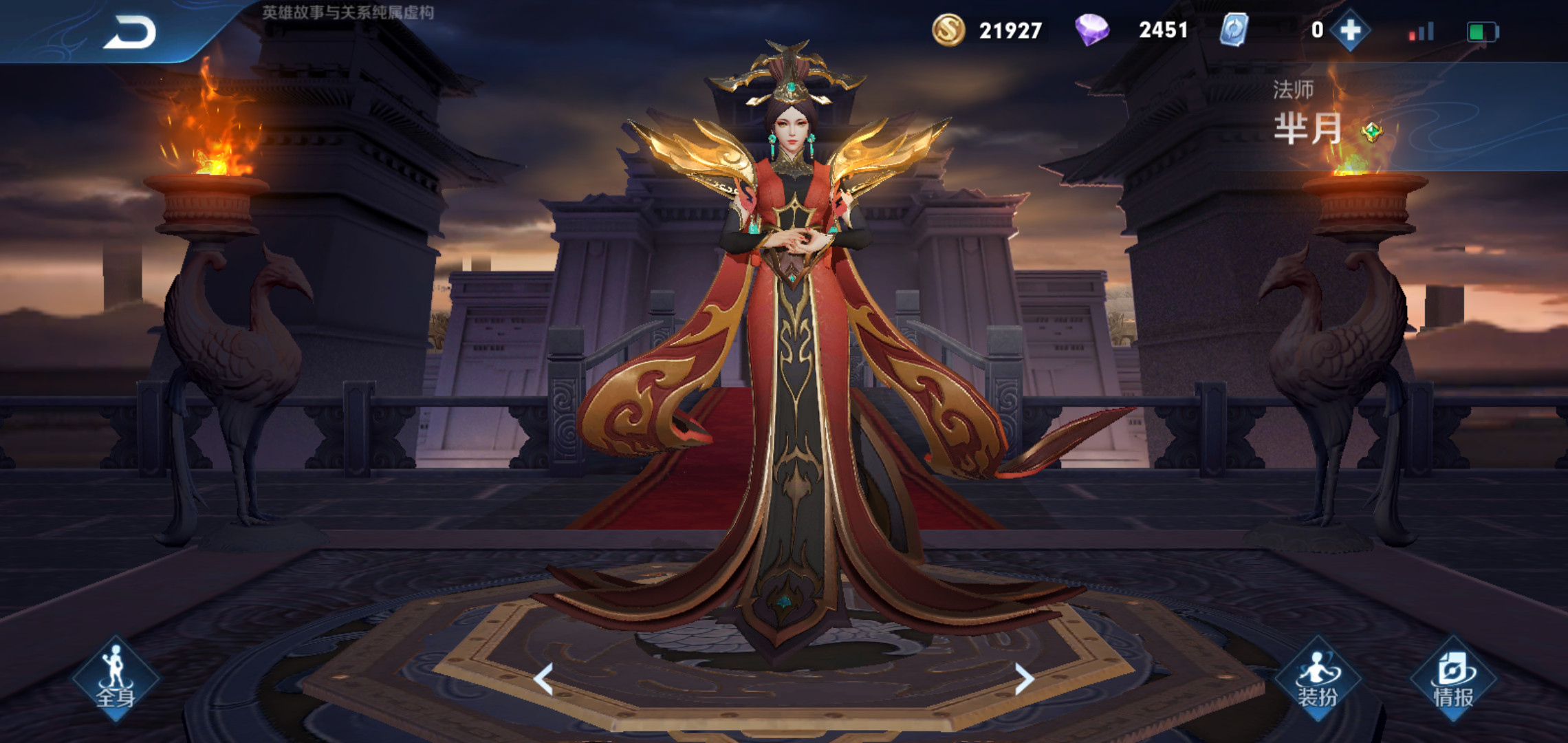Open the diamond currency panel

(1093, 30)
